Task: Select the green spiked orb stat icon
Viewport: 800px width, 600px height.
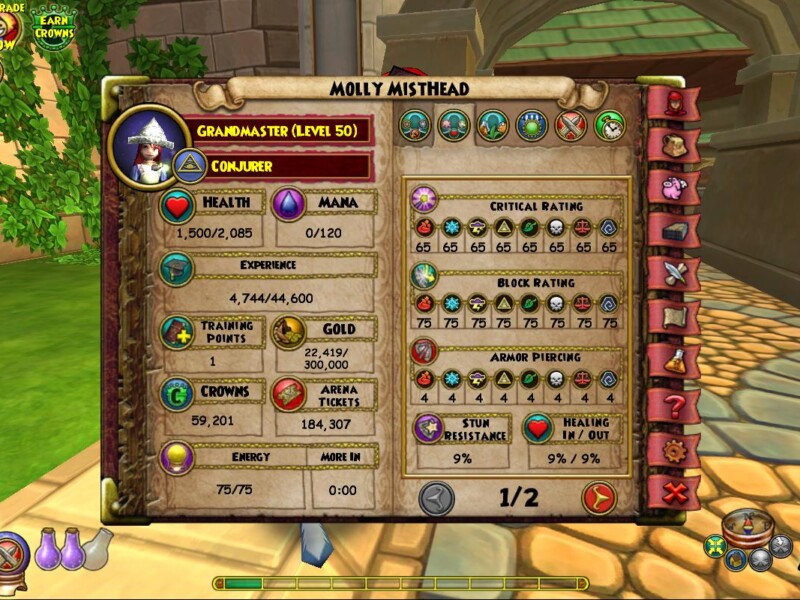Action: (x=531, y=126)
